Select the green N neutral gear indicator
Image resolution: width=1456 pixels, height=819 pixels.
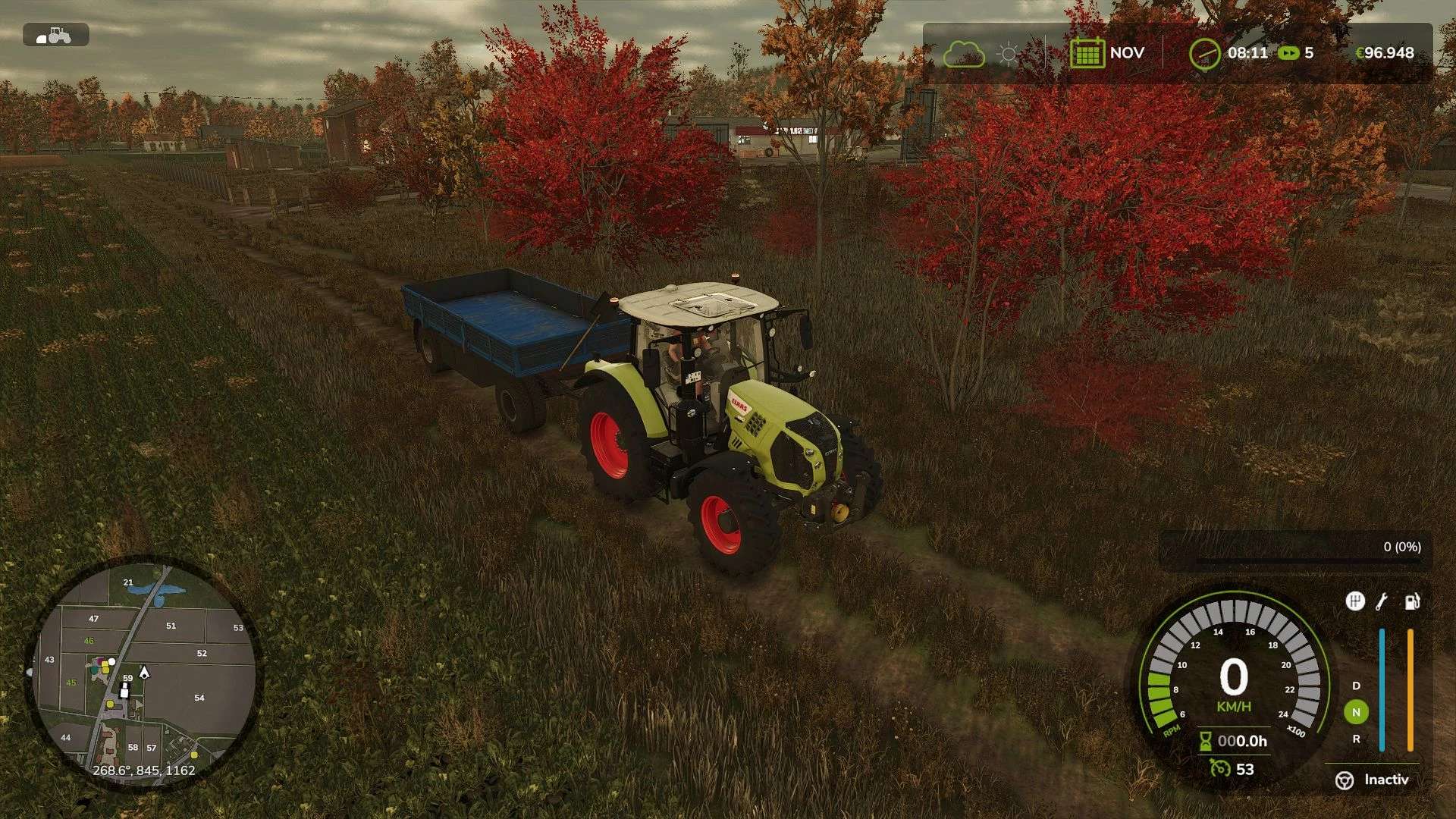click(x=1356, y=712)
